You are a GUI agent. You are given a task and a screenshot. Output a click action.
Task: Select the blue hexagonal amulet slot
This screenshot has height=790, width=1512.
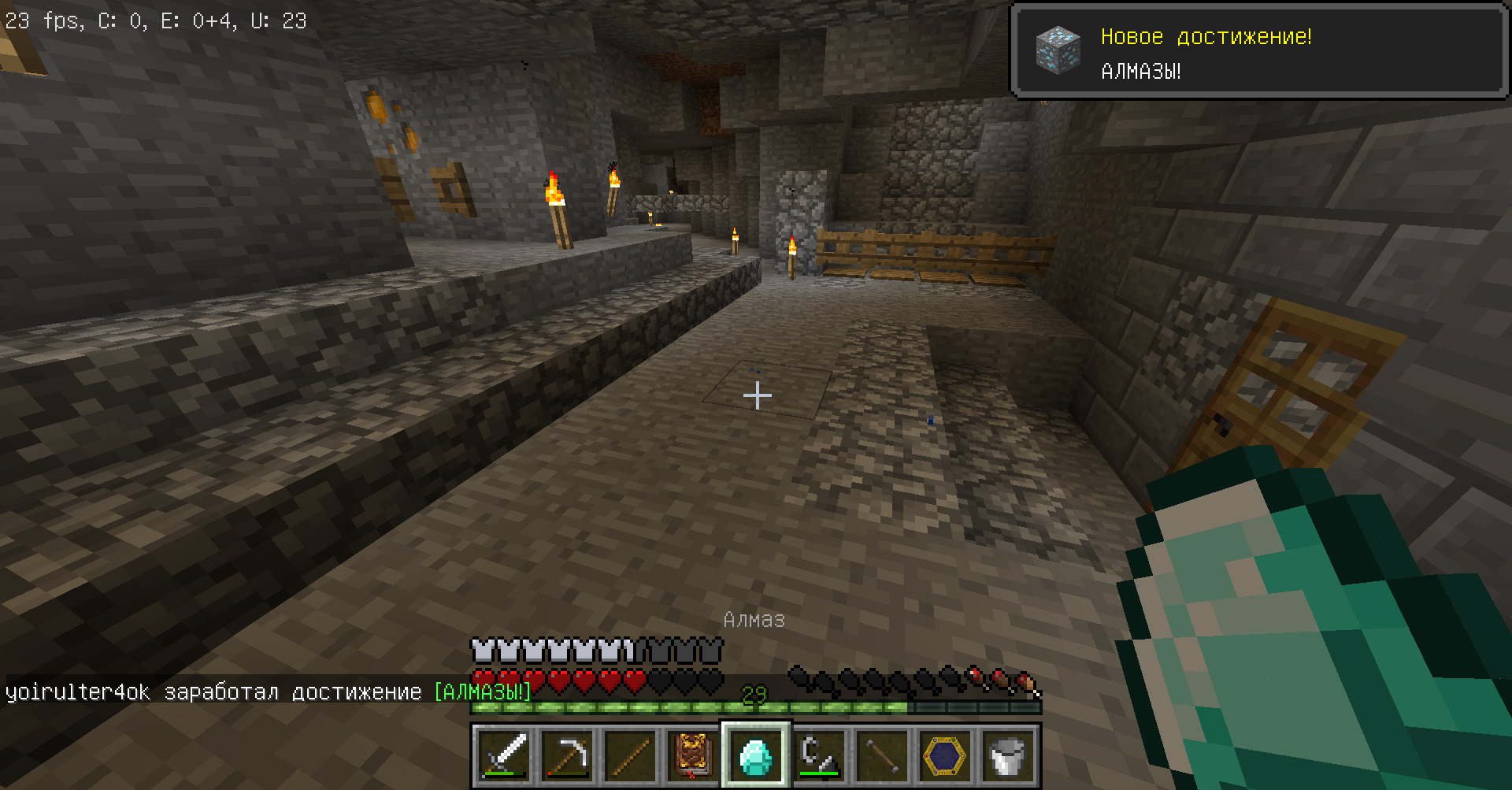point(945,756)
